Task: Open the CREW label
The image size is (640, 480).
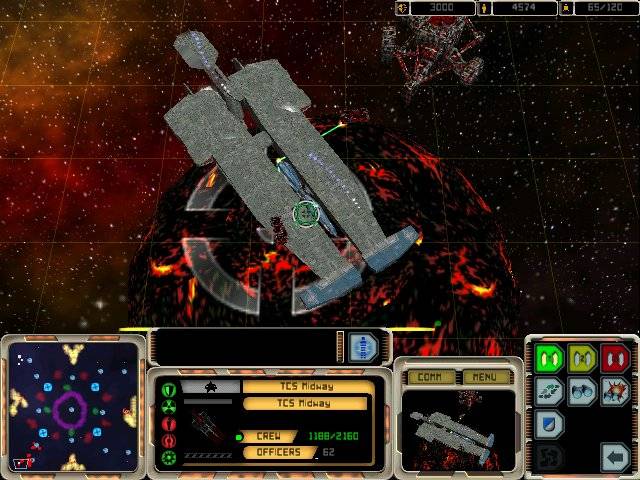Action: pos(269,436)
